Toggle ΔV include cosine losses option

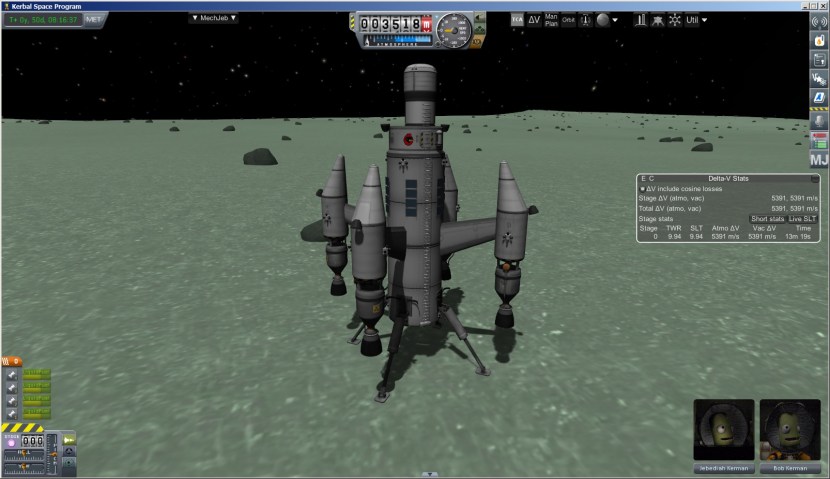[643, 188]
